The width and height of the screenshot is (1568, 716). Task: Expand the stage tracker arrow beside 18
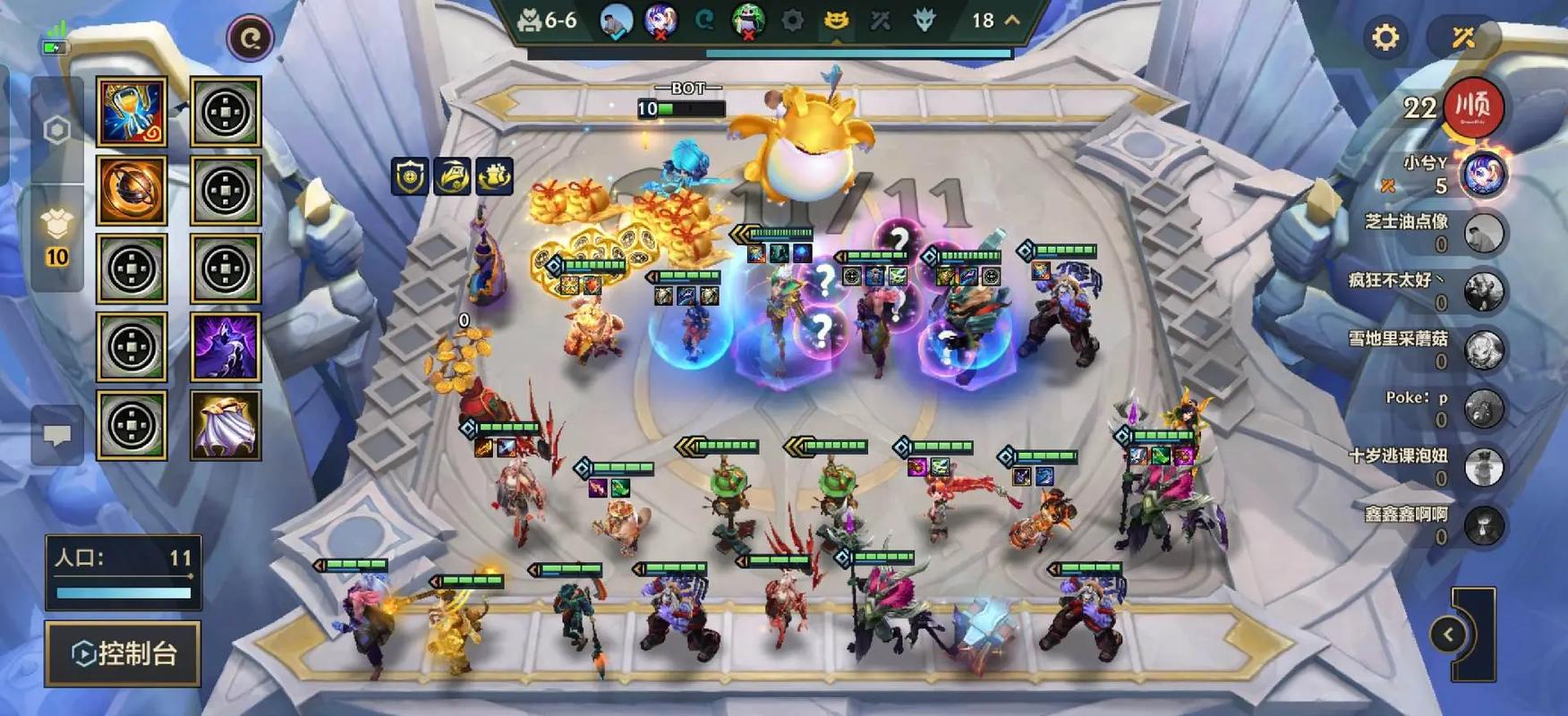1012,20
